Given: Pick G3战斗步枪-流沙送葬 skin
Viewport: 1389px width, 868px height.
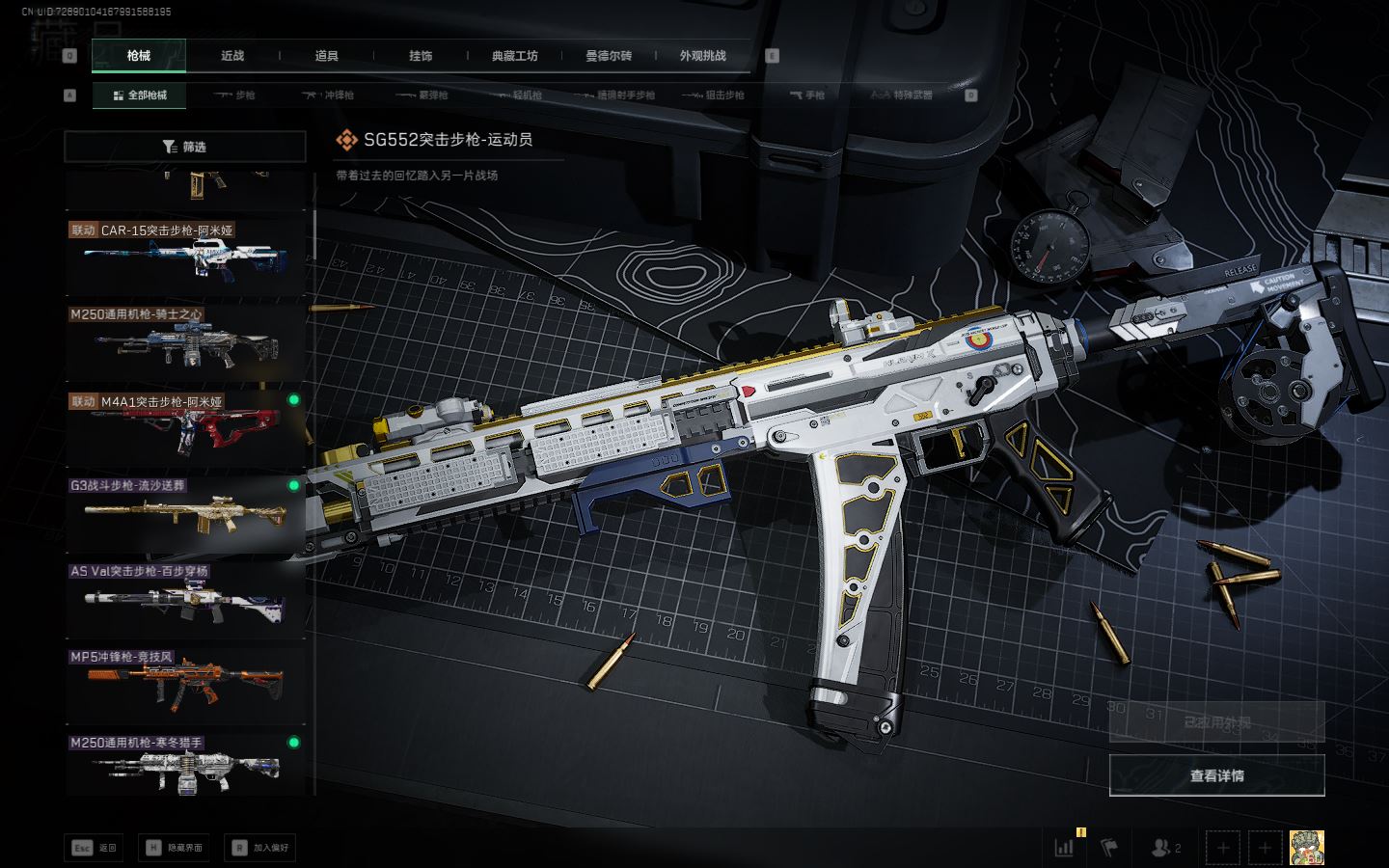Looking at the screenshot, I should click(x=185, y=511).
